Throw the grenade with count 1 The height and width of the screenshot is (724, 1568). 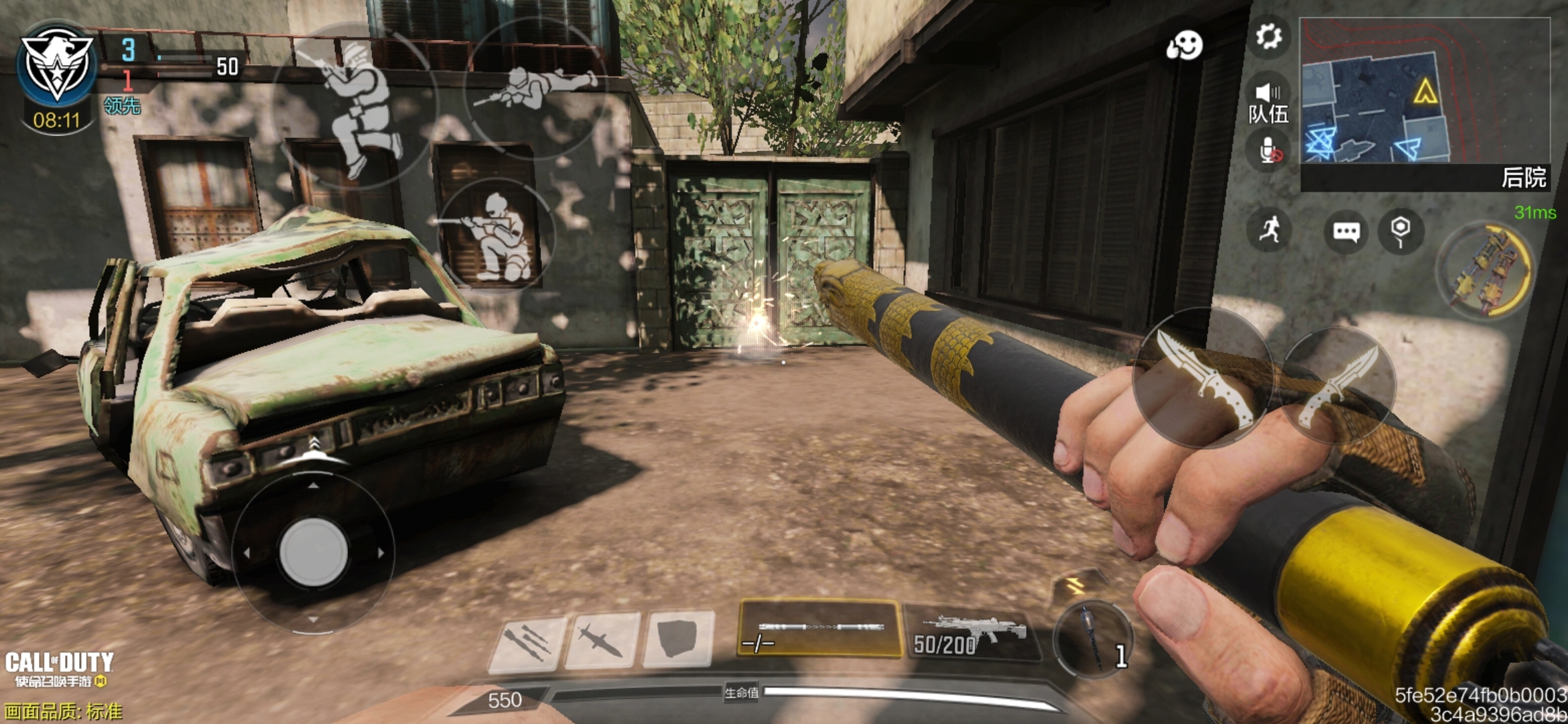[x=1094, y=638]
